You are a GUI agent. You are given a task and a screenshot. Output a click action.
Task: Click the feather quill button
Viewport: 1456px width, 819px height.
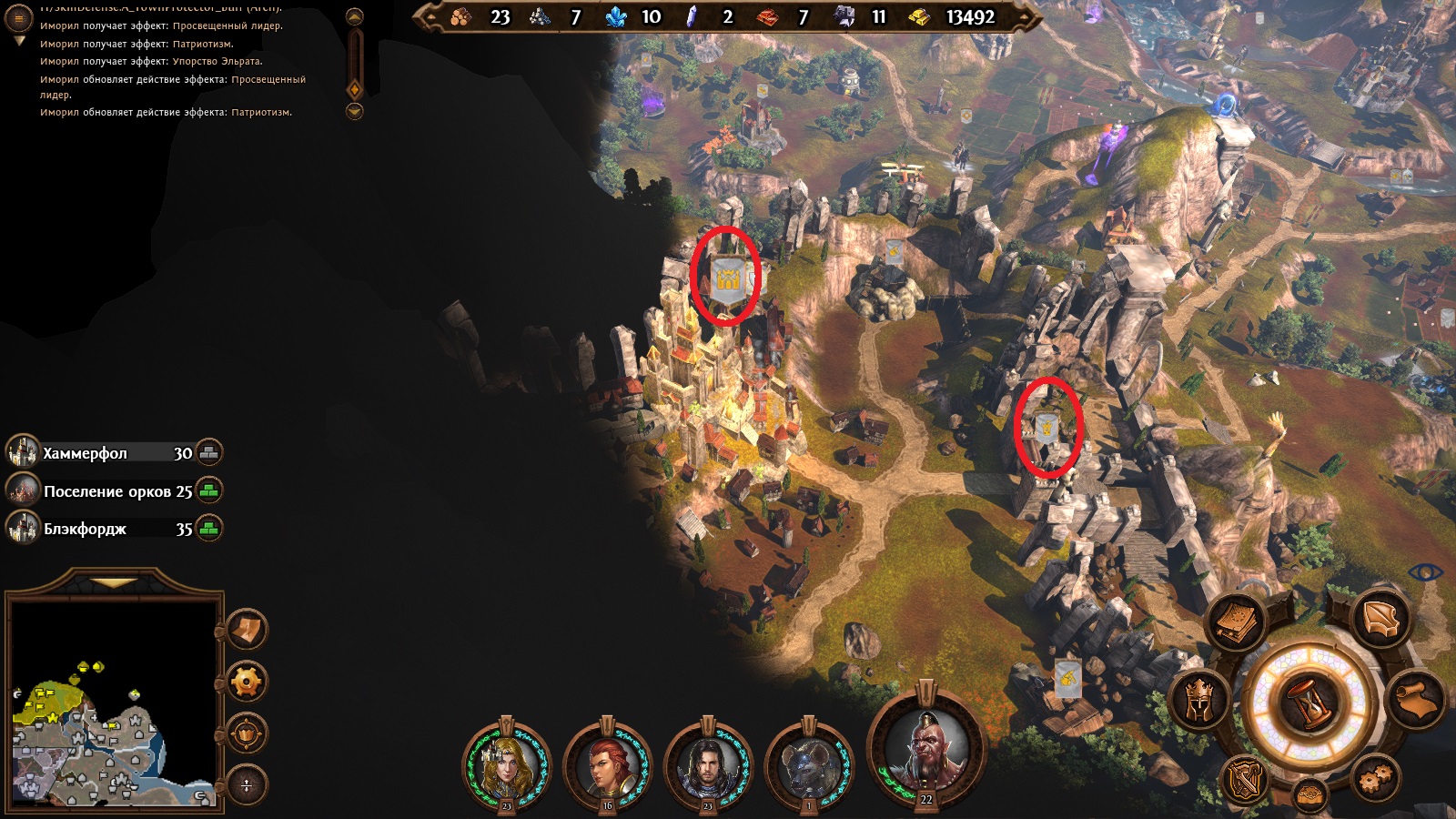click(x=1380, y=620)
